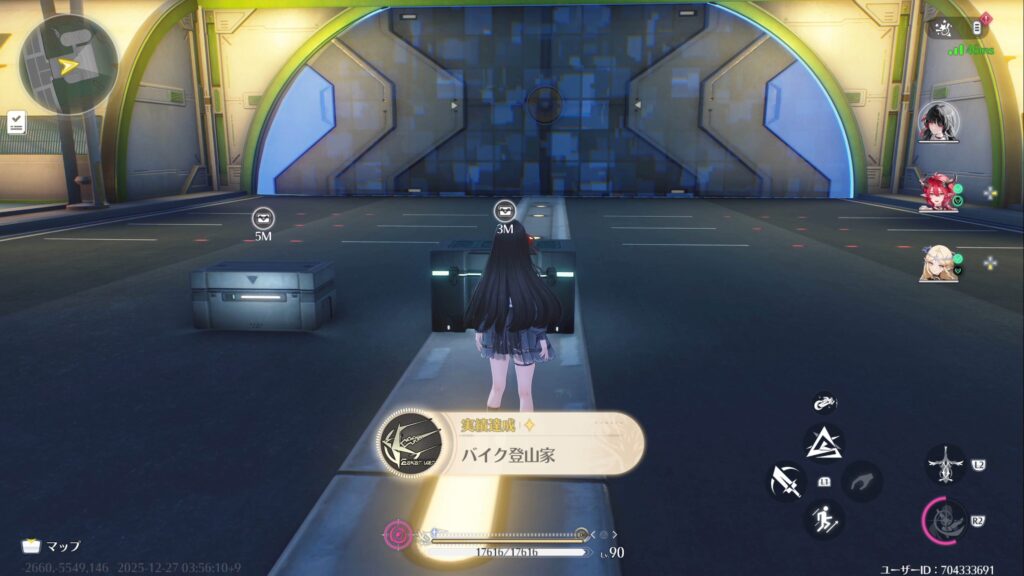Screen dimensions: 1024x576
Task: Open the menu icon with red alert
Action: (978, 27)
